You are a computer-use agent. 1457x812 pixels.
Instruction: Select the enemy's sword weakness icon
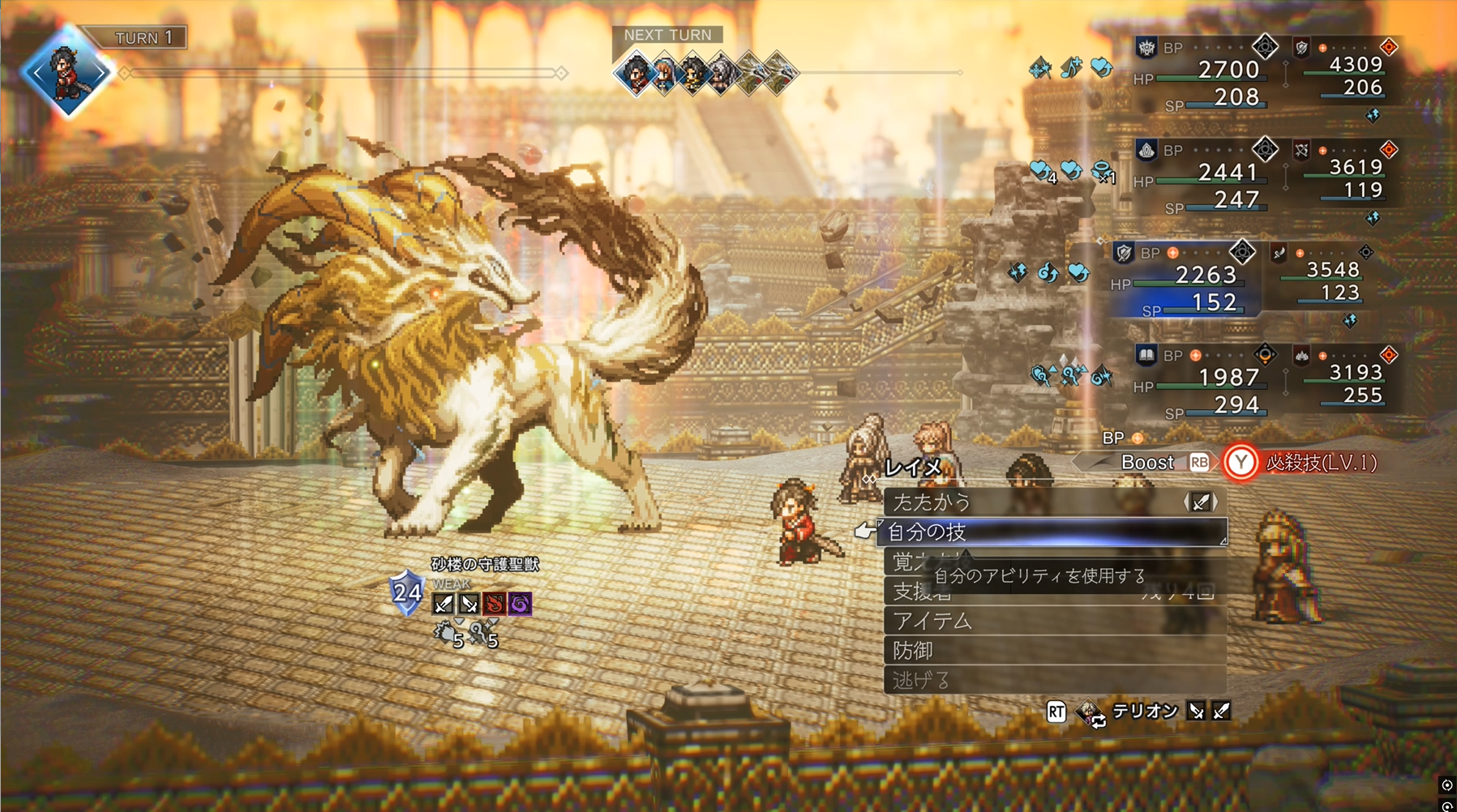point(444,604)
